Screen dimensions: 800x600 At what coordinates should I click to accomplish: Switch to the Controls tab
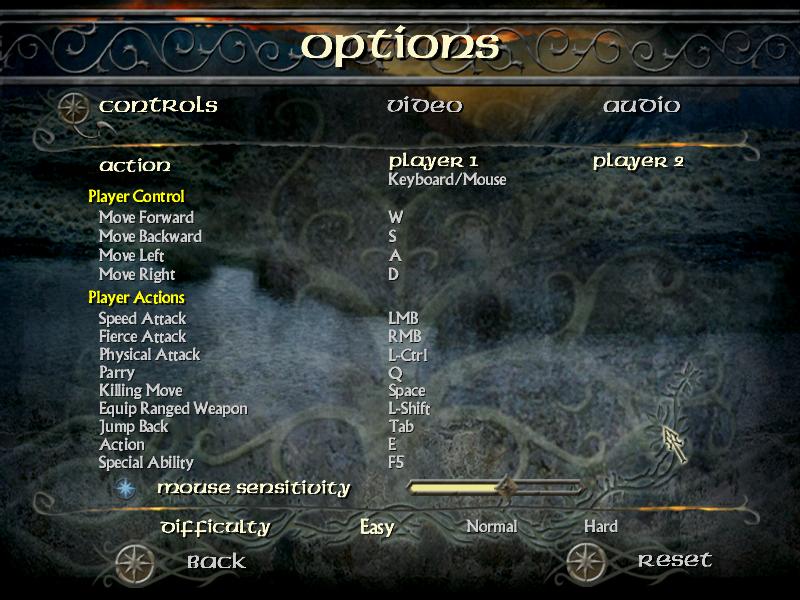[x=158, y=106]
